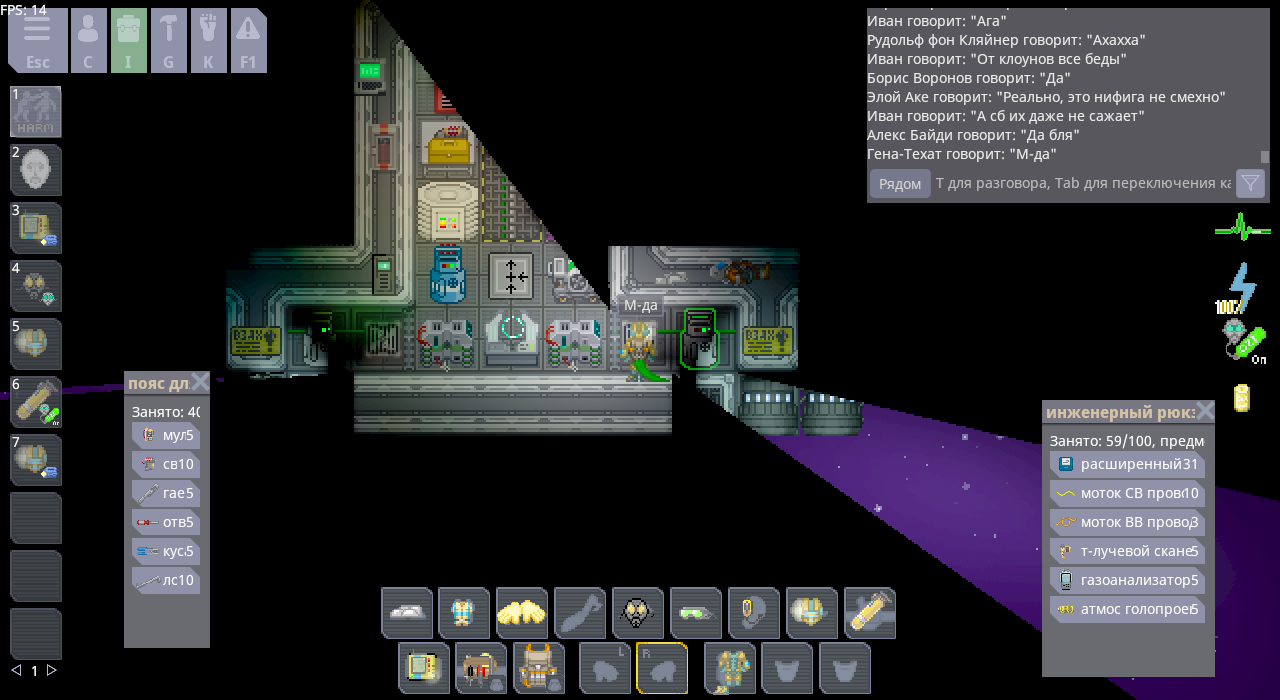Open the actions menu fist button (K)
Screen dimensions: 1280x700
[x=209, y=41]
